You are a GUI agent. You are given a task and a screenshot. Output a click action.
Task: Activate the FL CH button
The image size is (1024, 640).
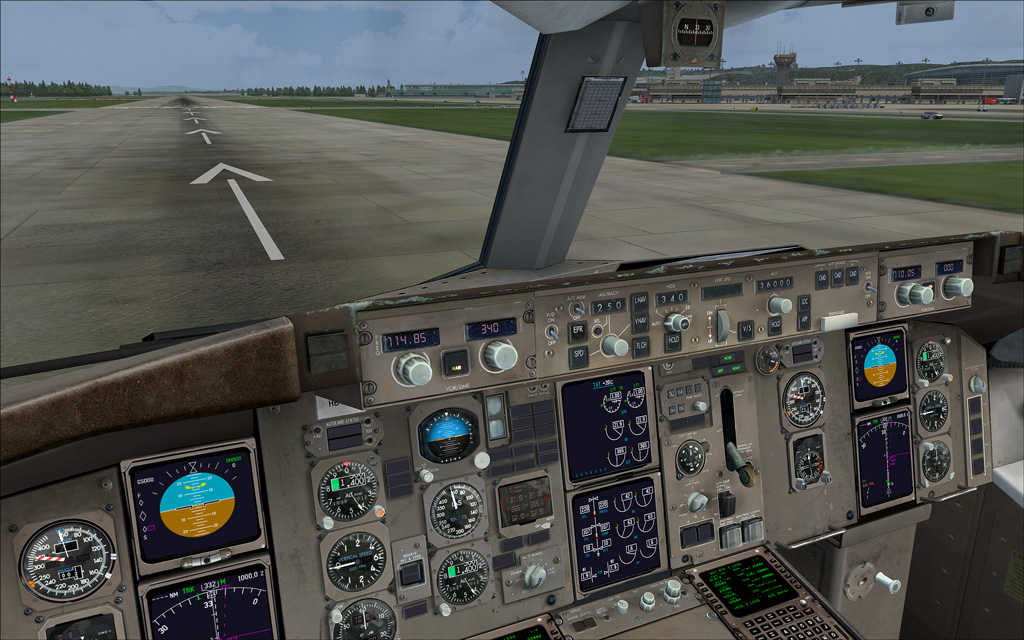point(641,345)
